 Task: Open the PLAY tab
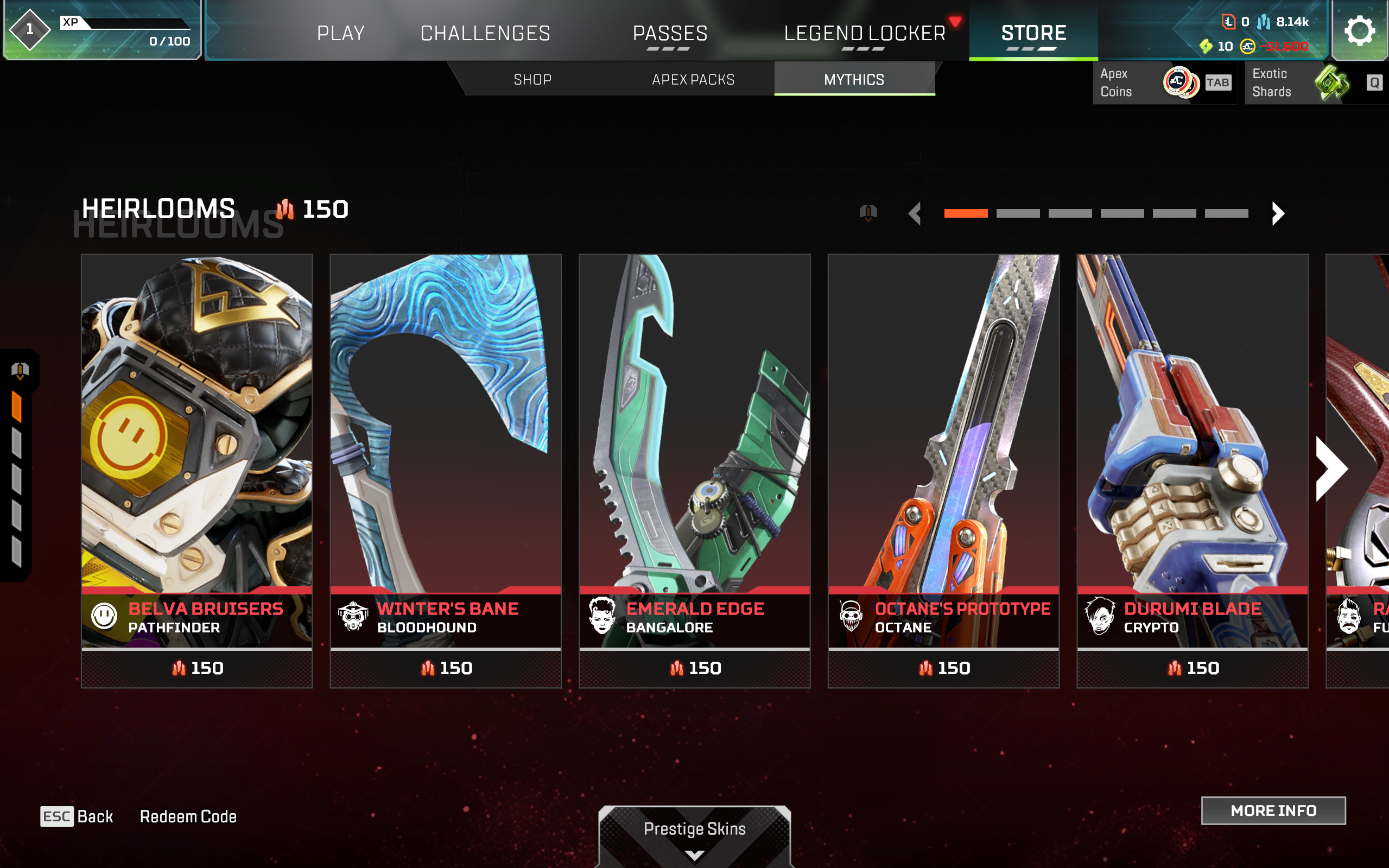pyautogui.click(x=340, y=33)
